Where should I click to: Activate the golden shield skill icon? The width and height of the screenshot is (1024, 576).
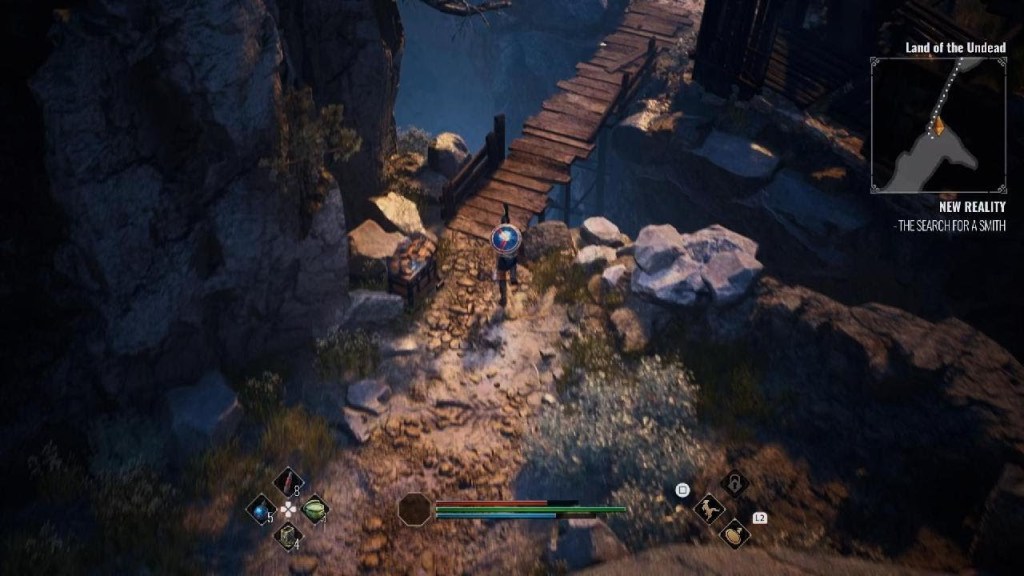pos(735,534)
